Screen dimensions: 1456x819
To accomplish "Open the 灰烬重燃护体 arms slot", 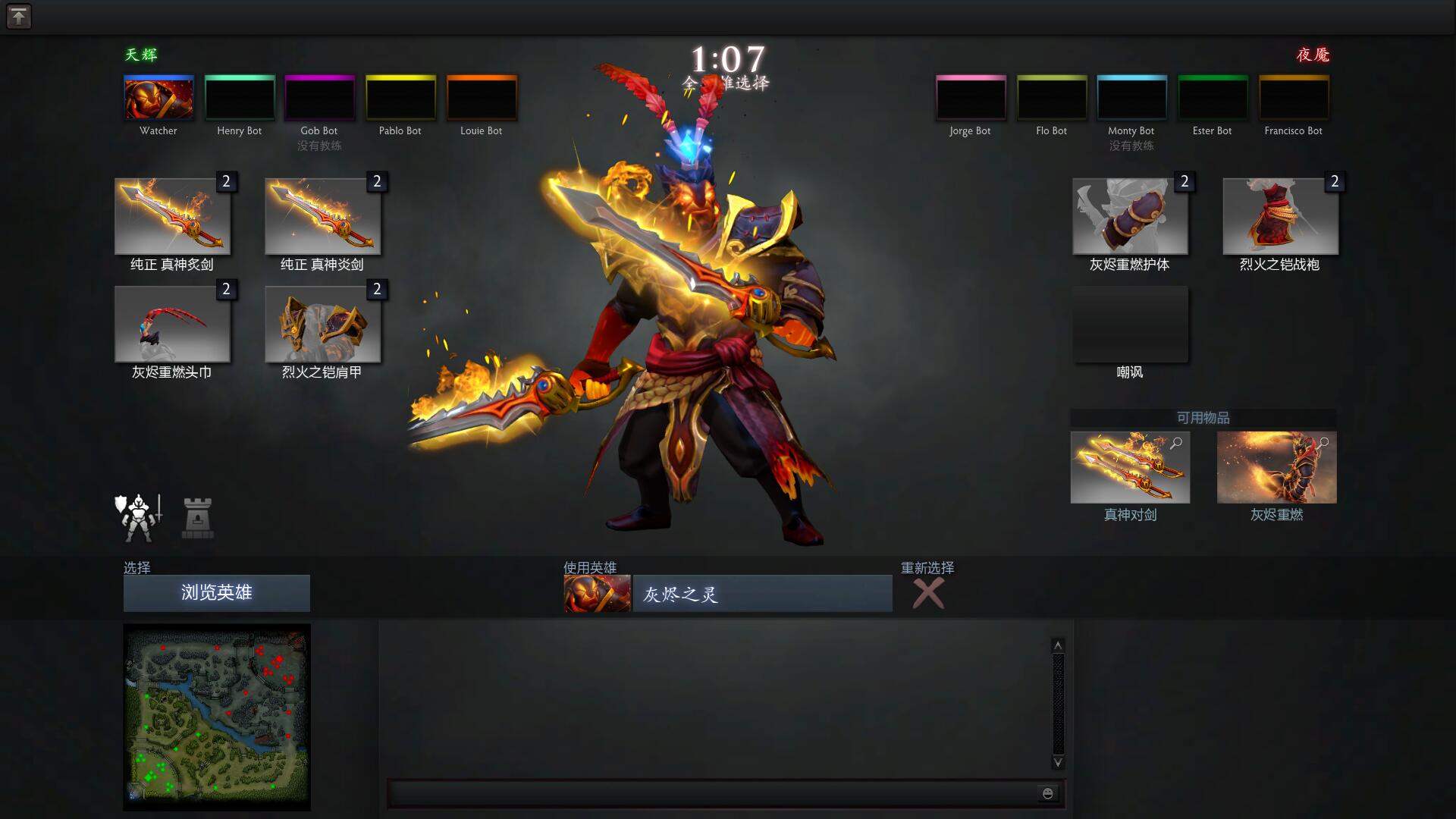I will point(1130,217).
